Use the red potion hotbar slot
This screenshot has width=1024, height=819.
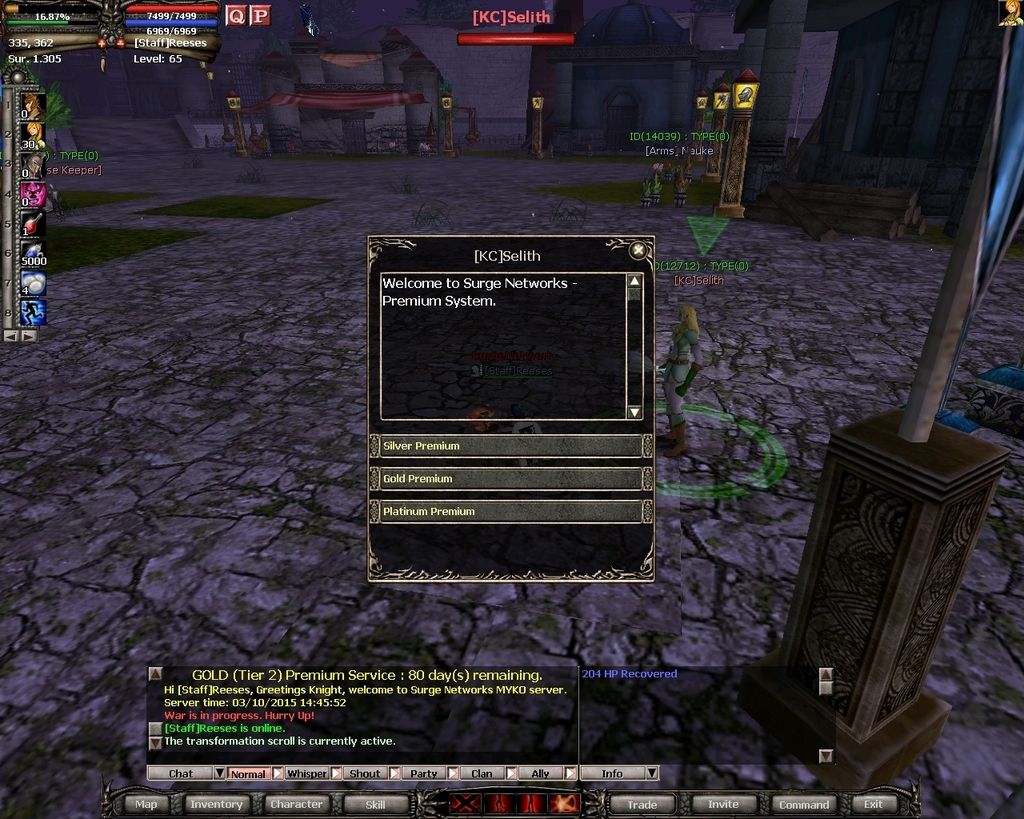tap(33, 223)
